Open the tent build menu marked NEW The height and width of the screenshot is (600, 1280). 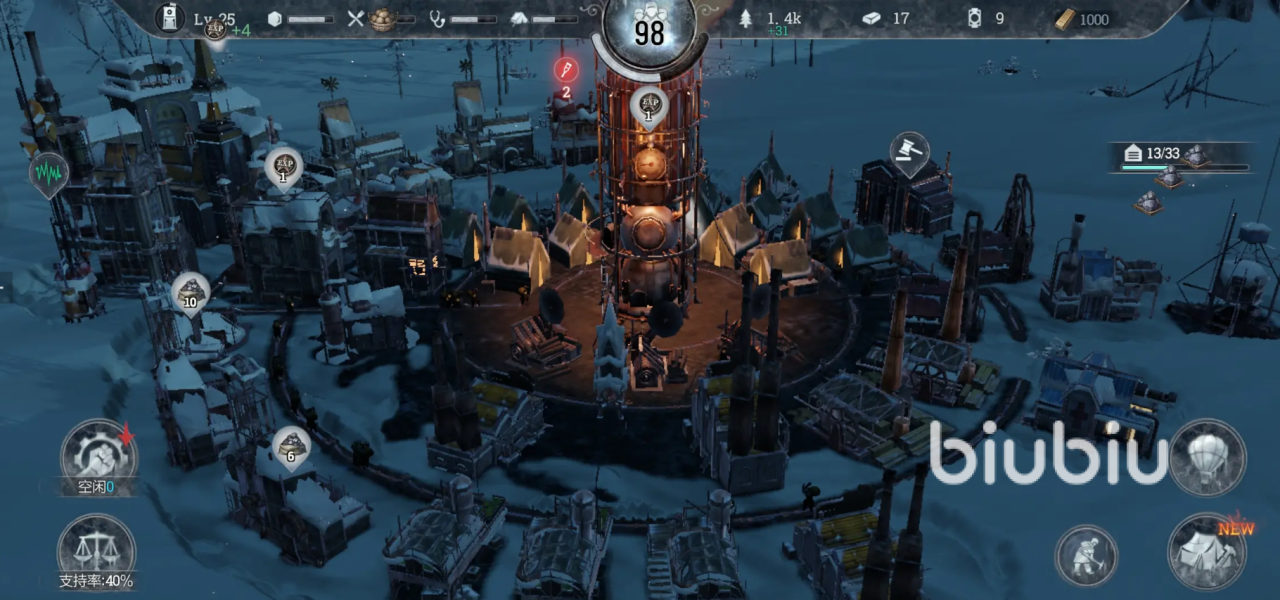(x=1207, y=551)
